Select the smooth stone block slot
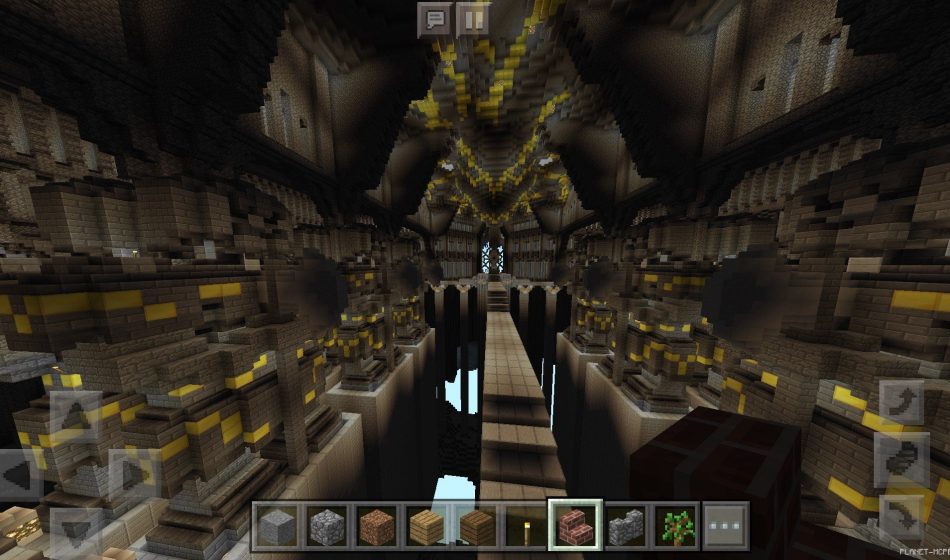The width and height of the screenshot is (950, 560). point(275,525)
